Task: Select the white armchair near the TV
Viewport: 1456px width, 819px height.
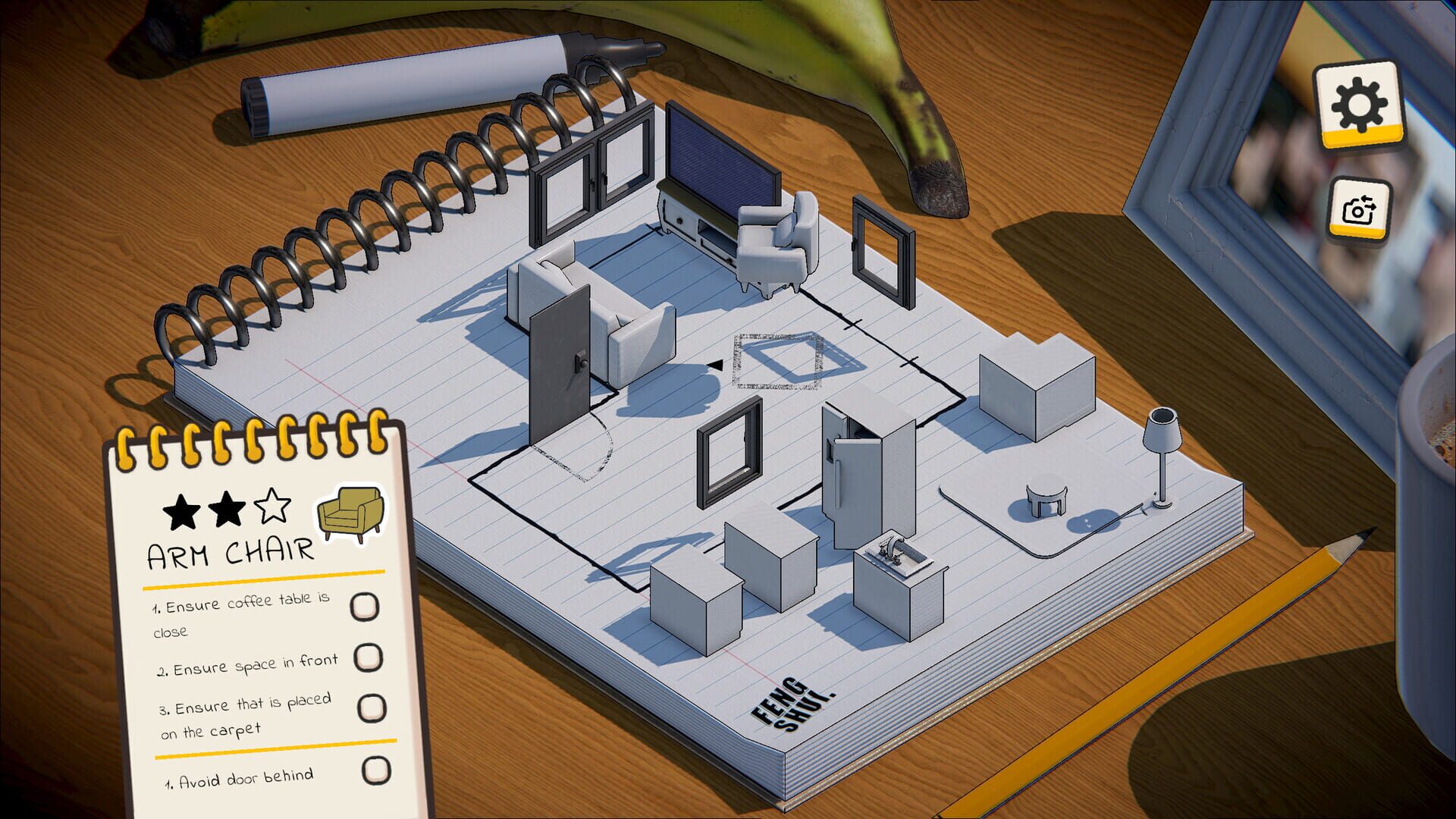Action: [x=770, y=243]
